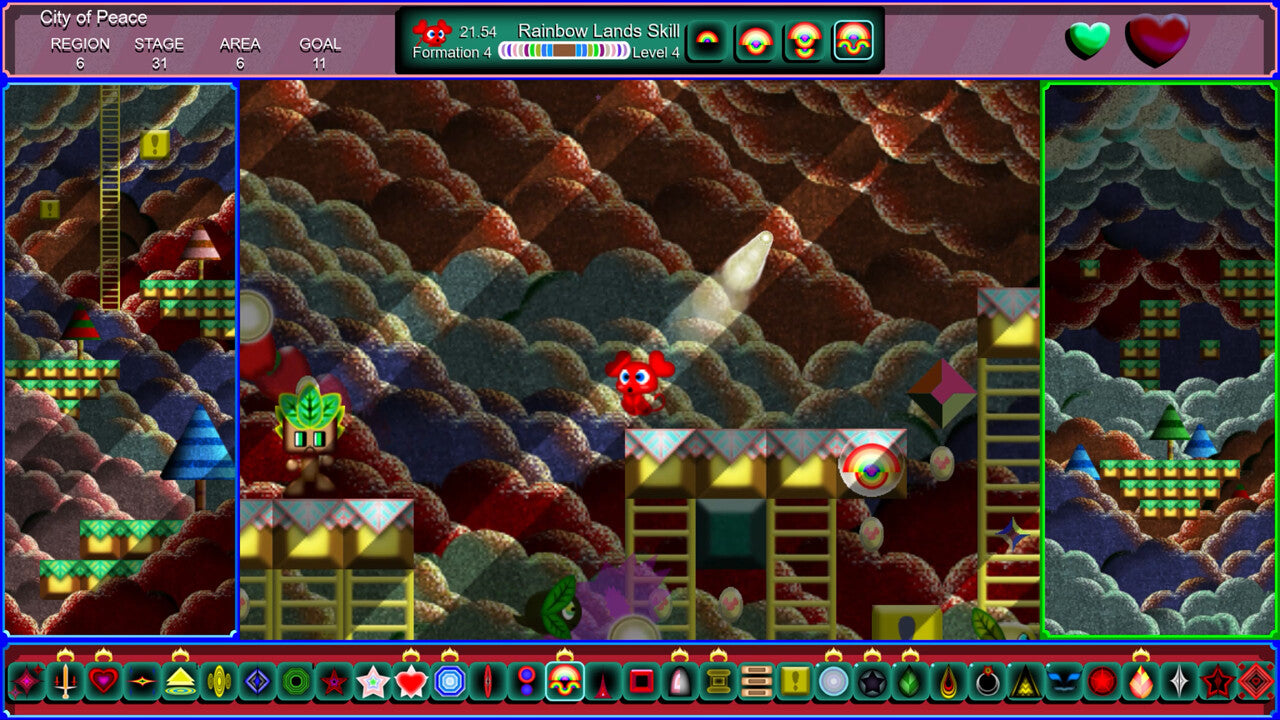
Task: Open the green-bordered right area preview
Action: point(1159,360)
